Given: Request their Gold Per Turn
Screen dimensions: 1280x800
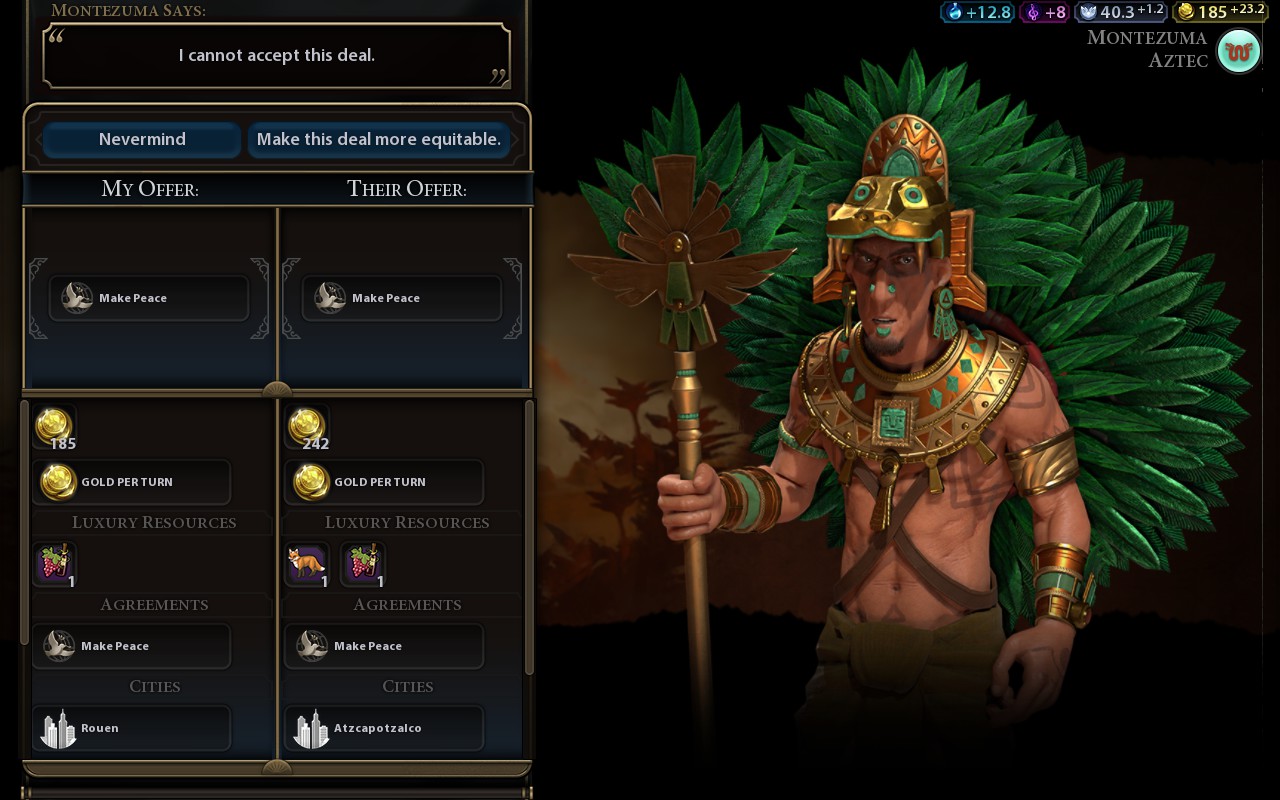Looking at the screenshot, I should [384, 482].
